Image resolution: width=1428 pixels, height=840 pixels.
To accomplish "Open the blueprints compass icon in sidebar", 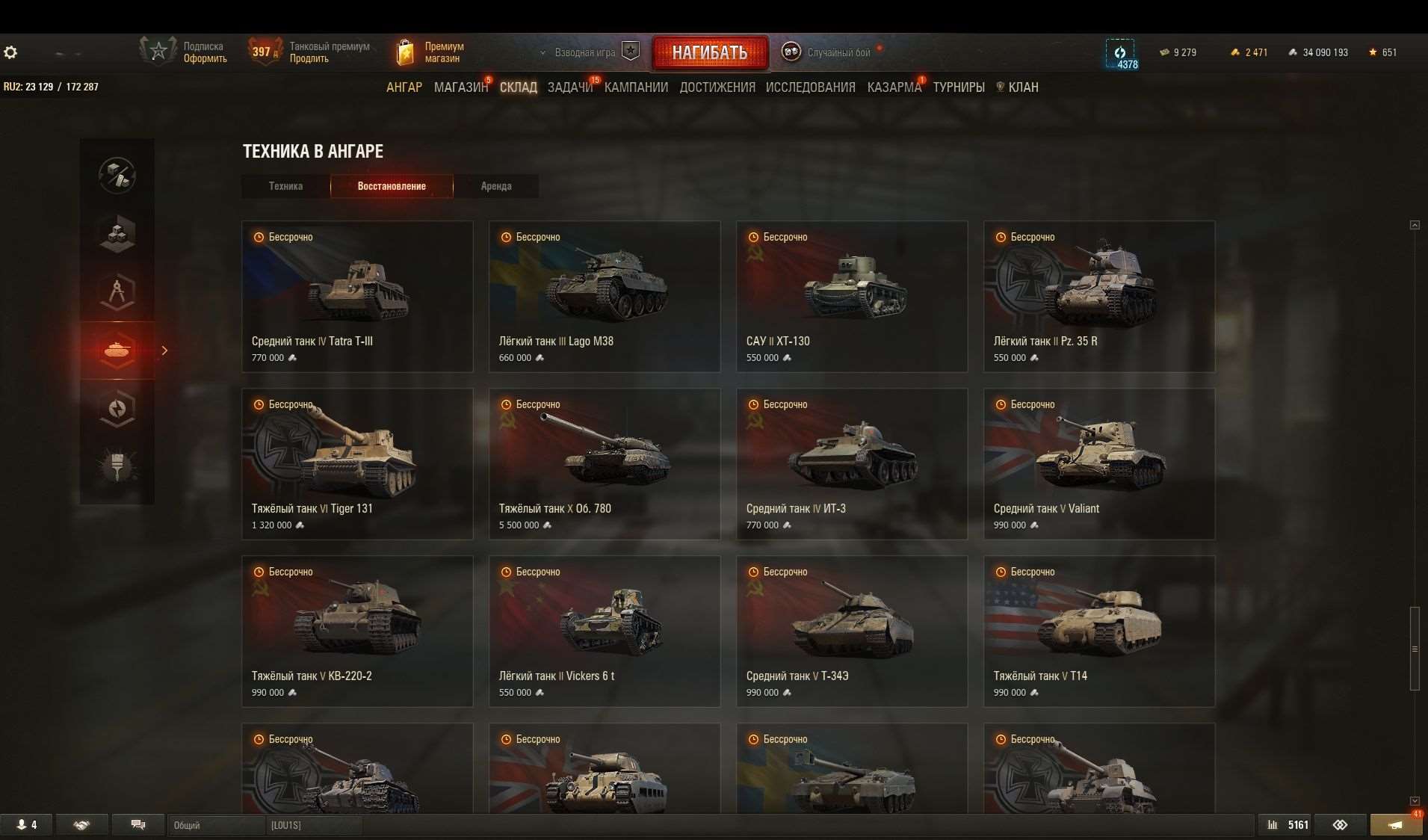I will coord(117,292).
